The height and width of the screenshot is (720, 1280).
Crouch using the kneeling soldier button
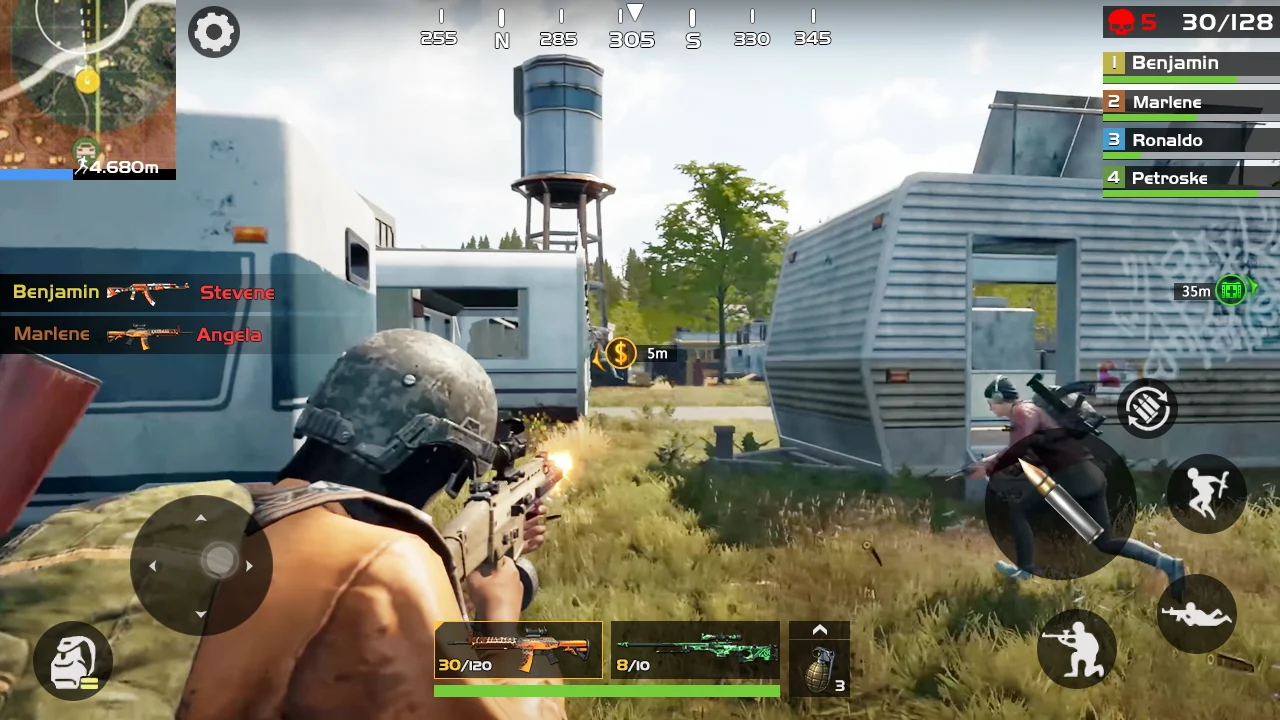point(1077,648)
